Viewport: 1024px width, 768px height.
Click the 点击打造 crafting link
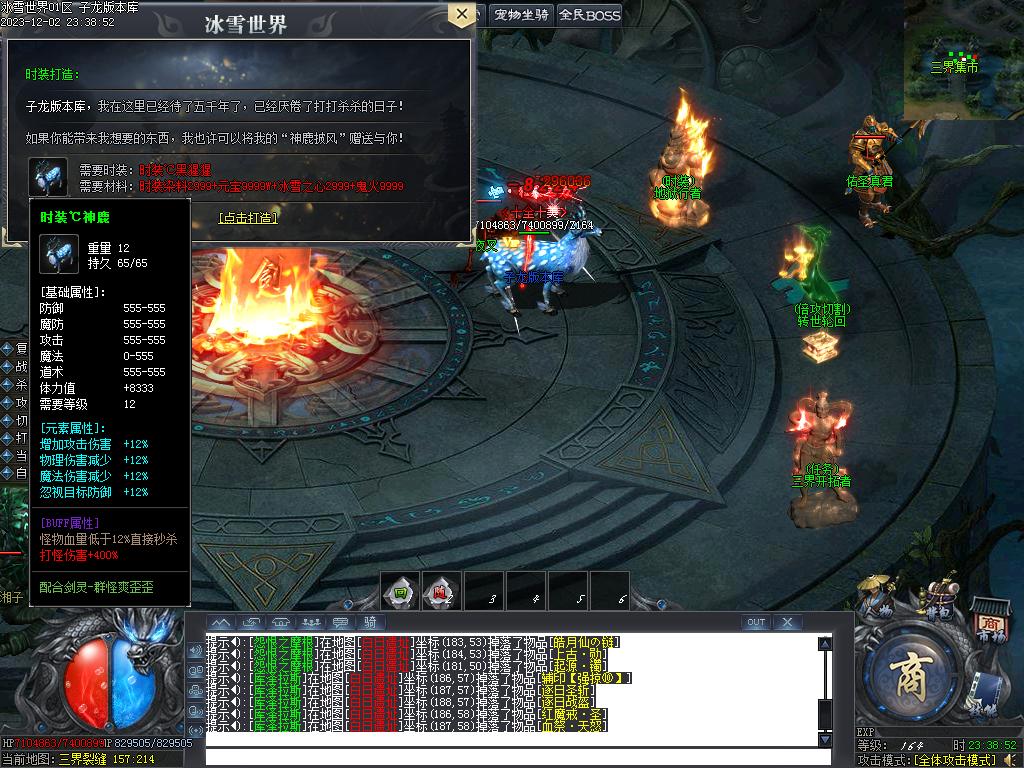[248, 217]
